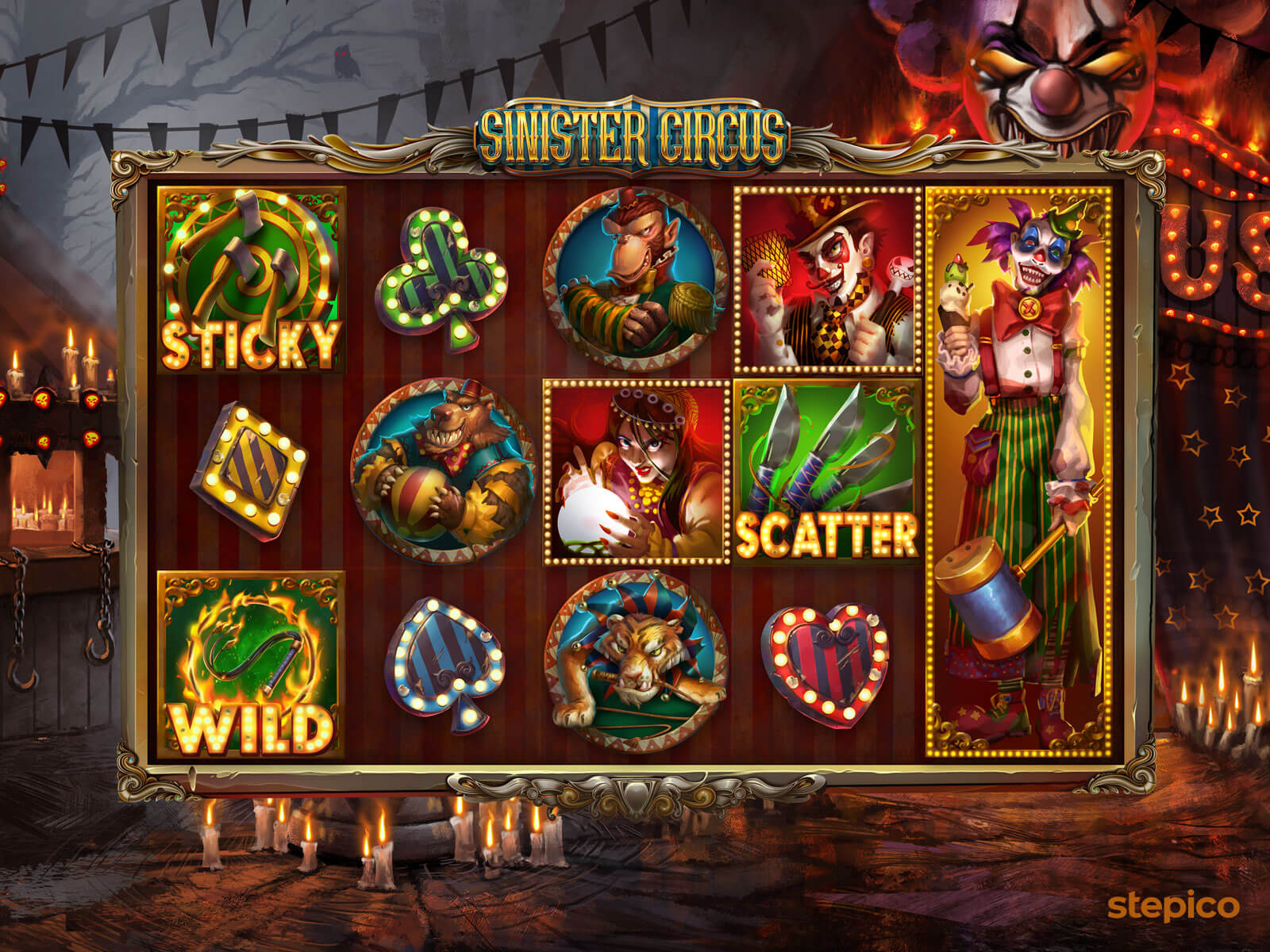Select the ringmaster with top hat symbol
Viewport: 1270px width, 952px height.
pos(826,280)
